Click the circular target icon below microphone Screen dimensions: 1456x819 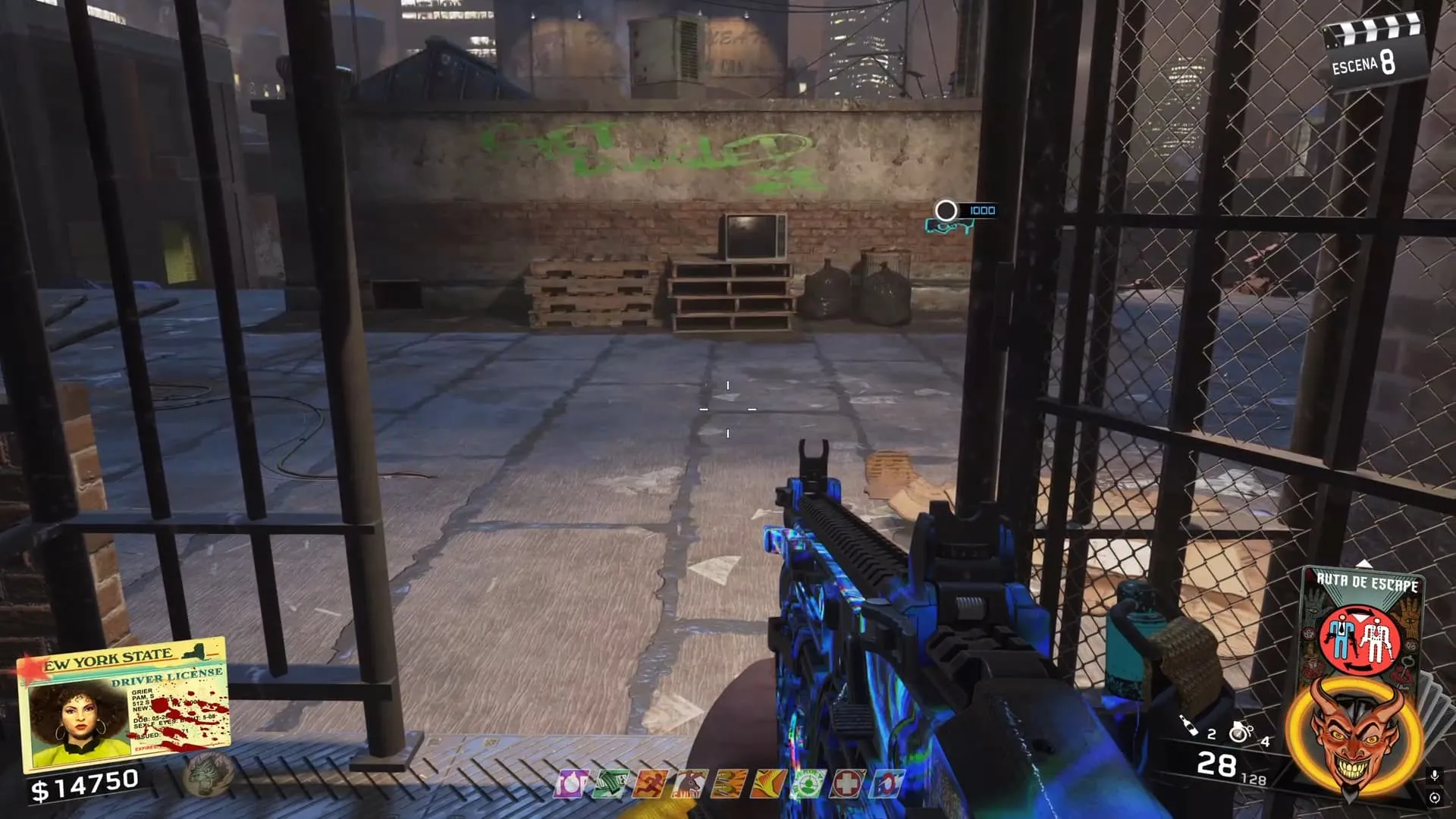pos(1434,798)
